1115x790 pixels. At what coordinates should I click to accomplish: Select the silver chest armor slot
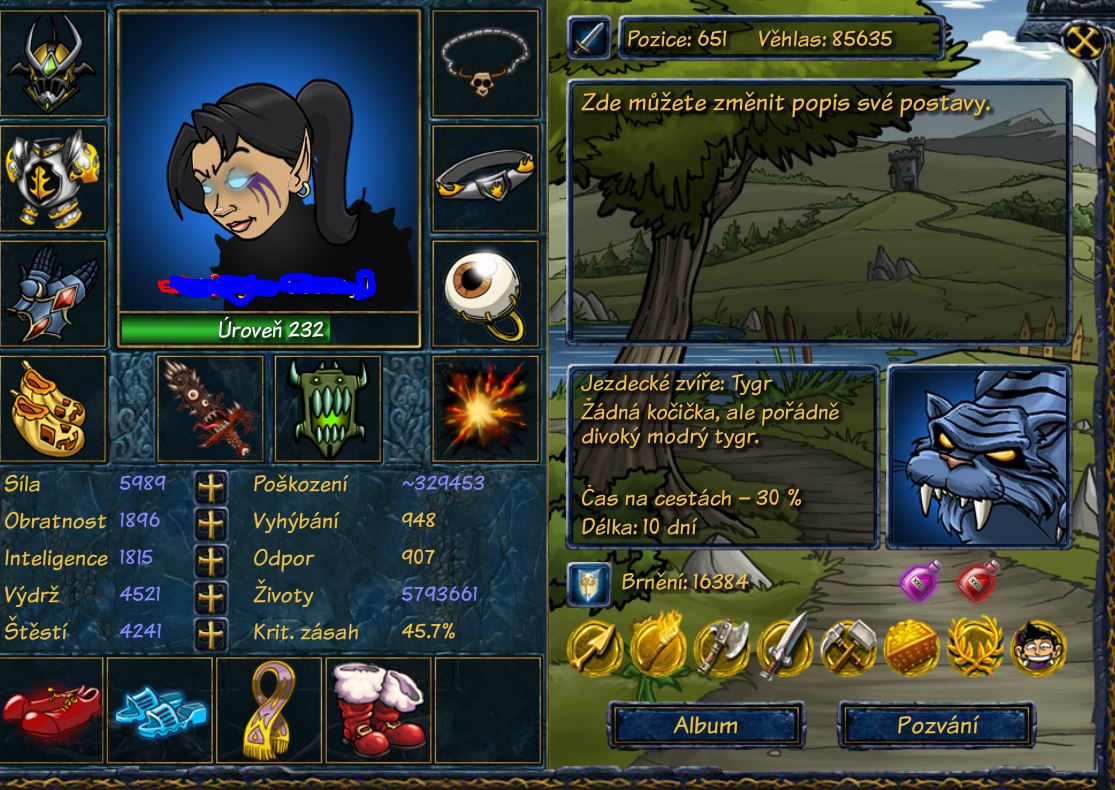[53, 178]
